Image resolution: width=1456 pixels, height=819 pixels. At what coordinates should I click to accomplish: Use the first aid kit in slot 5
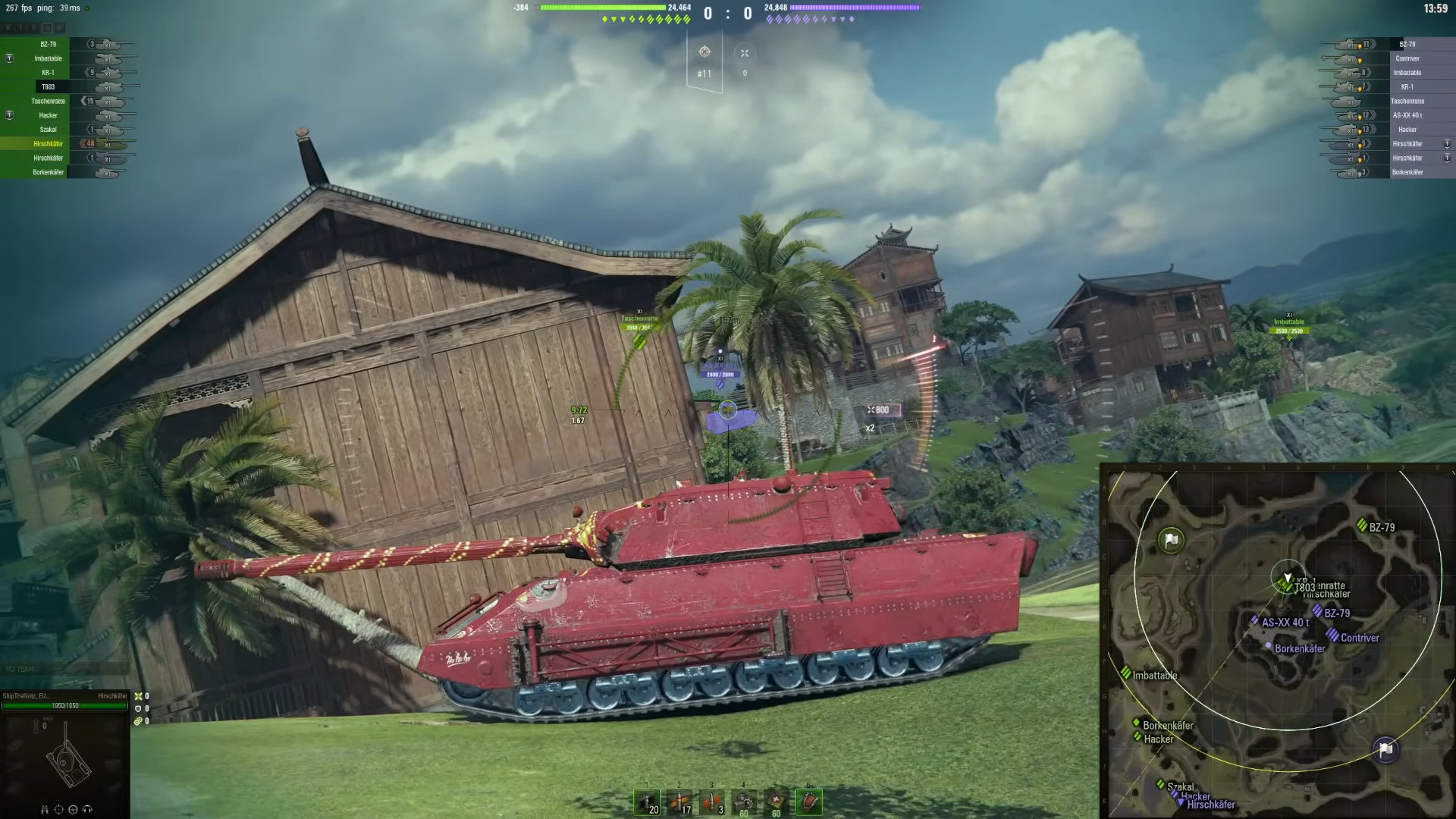[776, 801]
